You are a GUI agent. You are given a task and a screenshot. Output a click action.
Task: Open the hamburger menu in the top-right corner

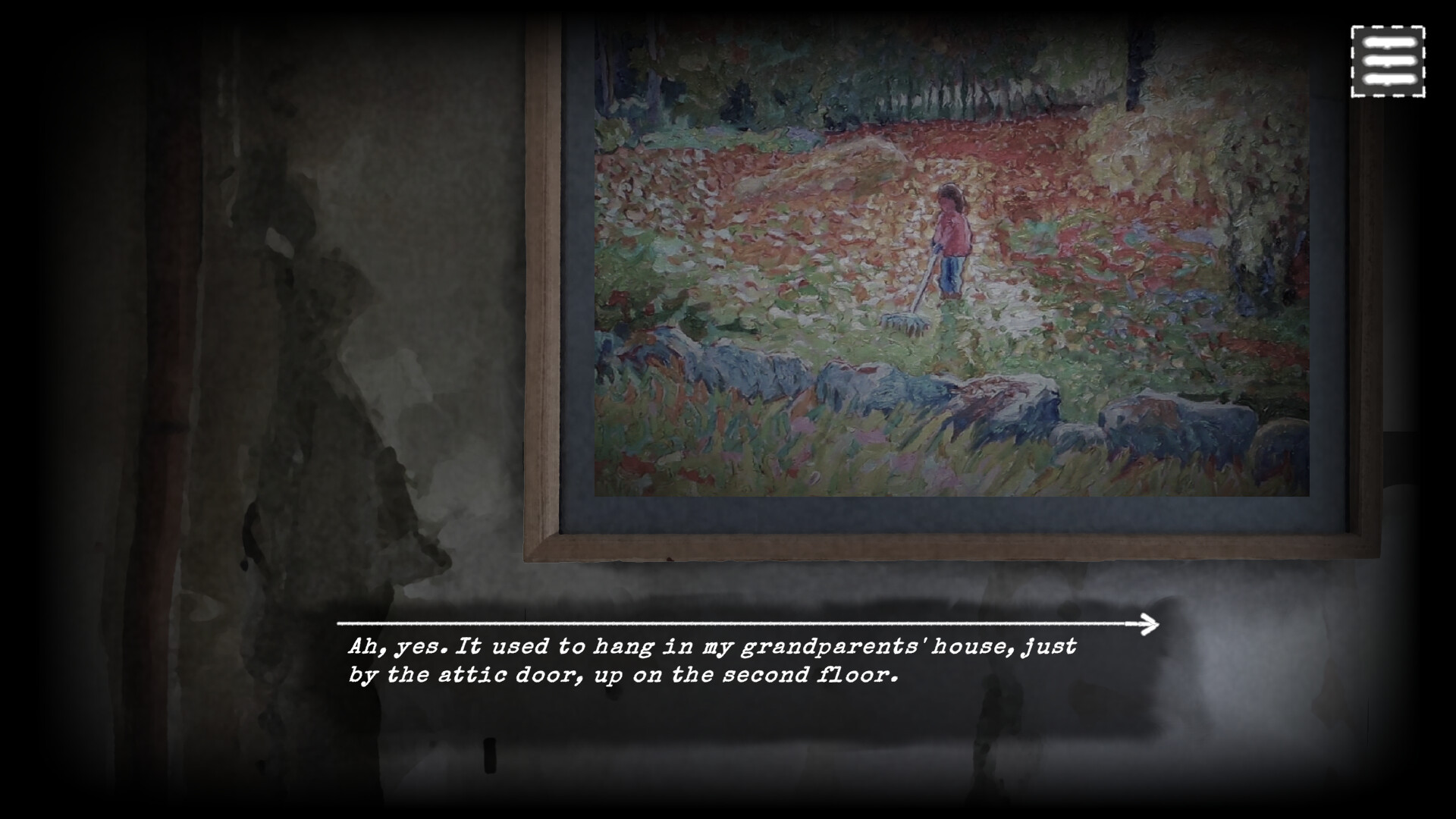click(1389, 61)
